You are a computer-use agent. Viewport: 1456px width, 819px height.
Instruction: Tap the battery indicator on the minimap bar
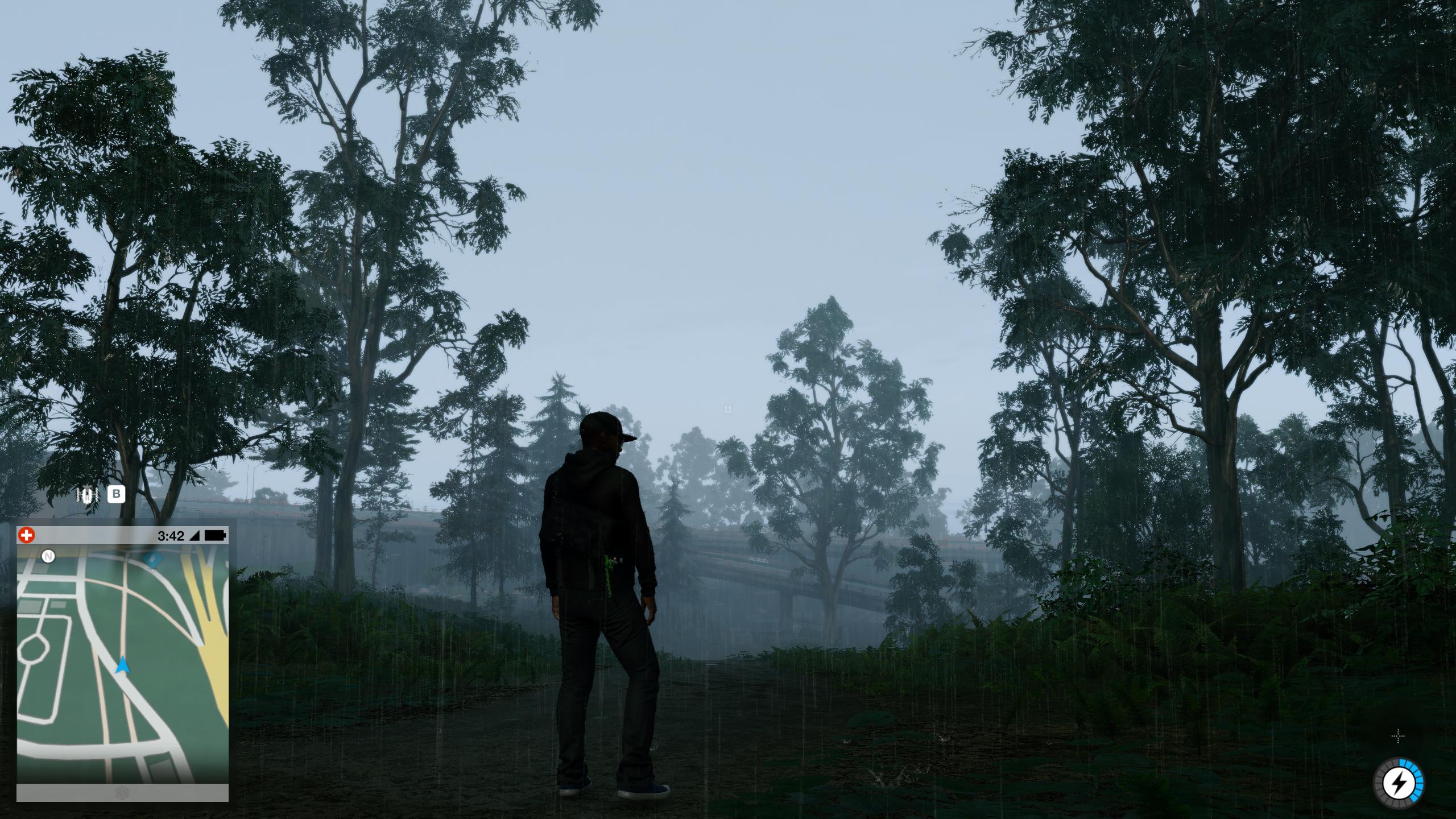218,535
